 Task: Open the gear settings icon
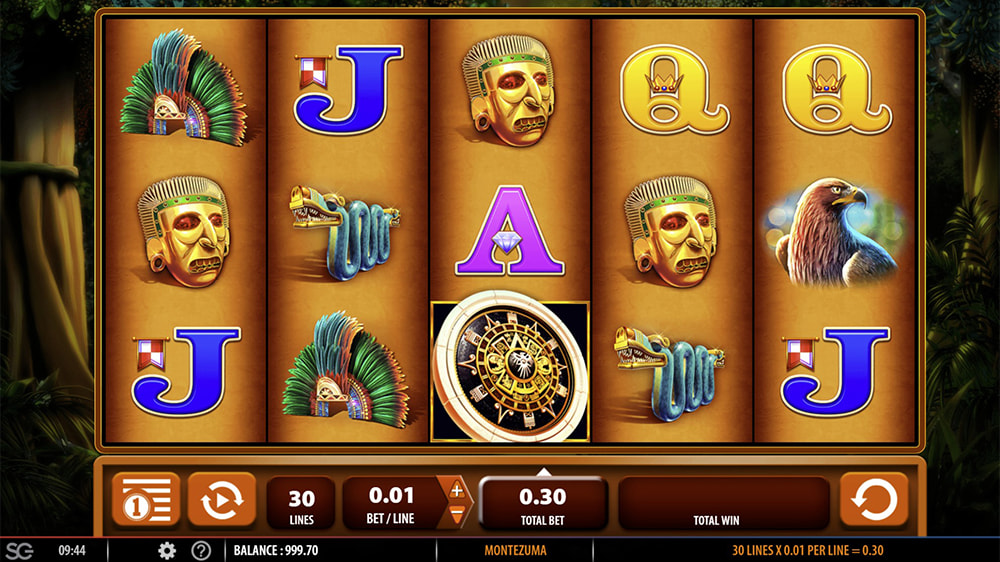tap(167, 550)
